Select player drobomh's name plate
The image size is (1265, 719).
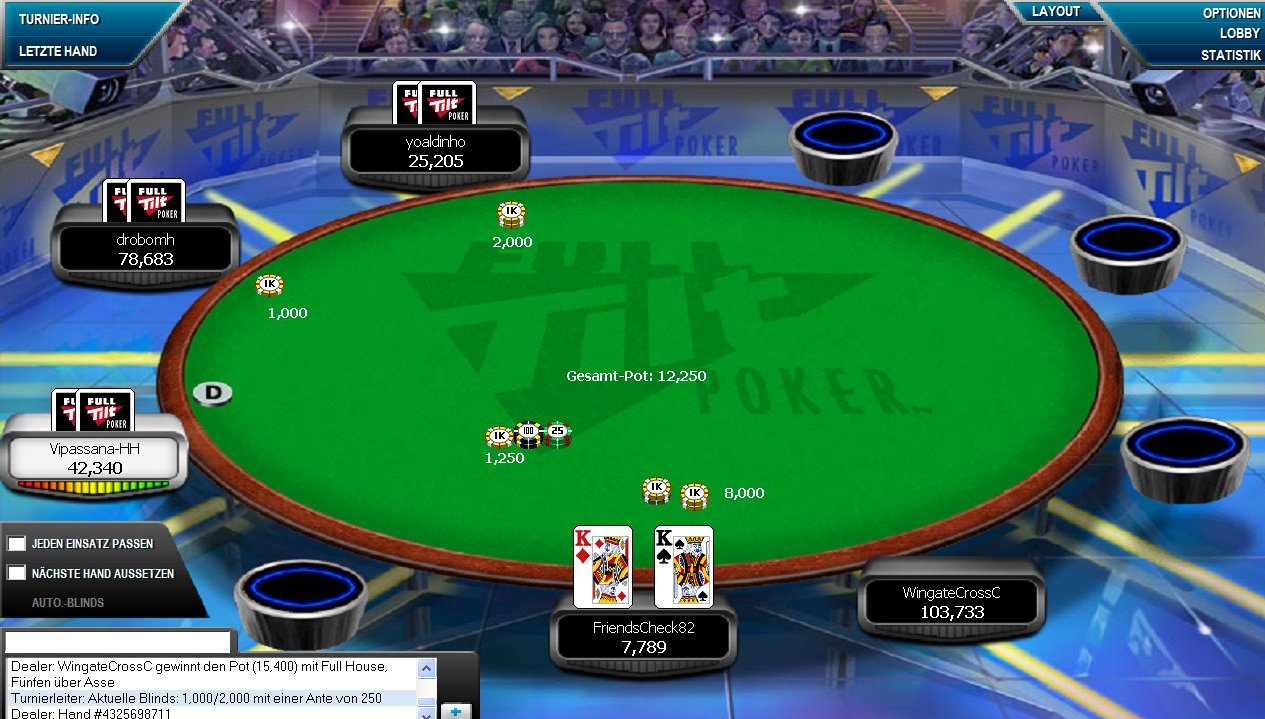tap(145, 250)
